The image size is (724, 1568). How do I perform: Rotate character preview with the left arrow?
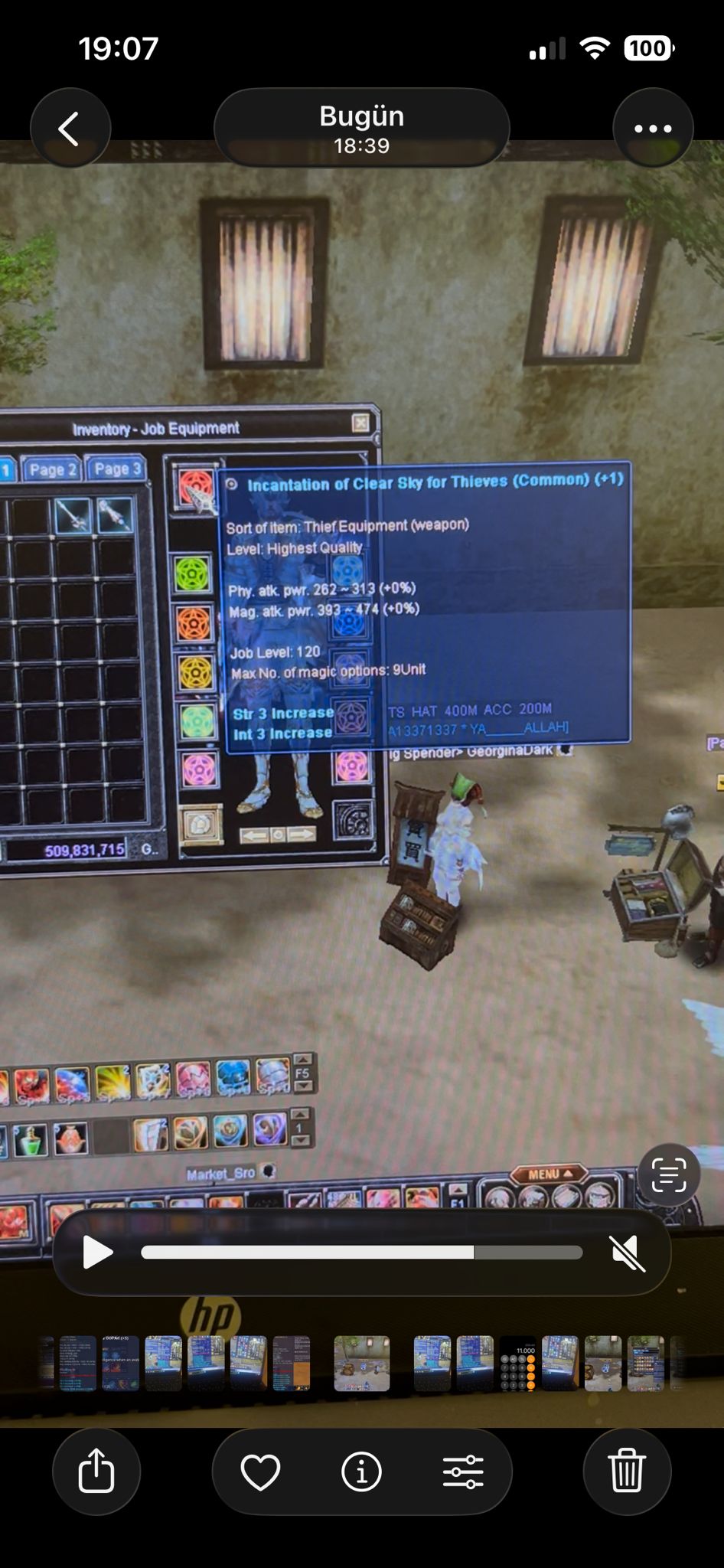coord(253,835)
